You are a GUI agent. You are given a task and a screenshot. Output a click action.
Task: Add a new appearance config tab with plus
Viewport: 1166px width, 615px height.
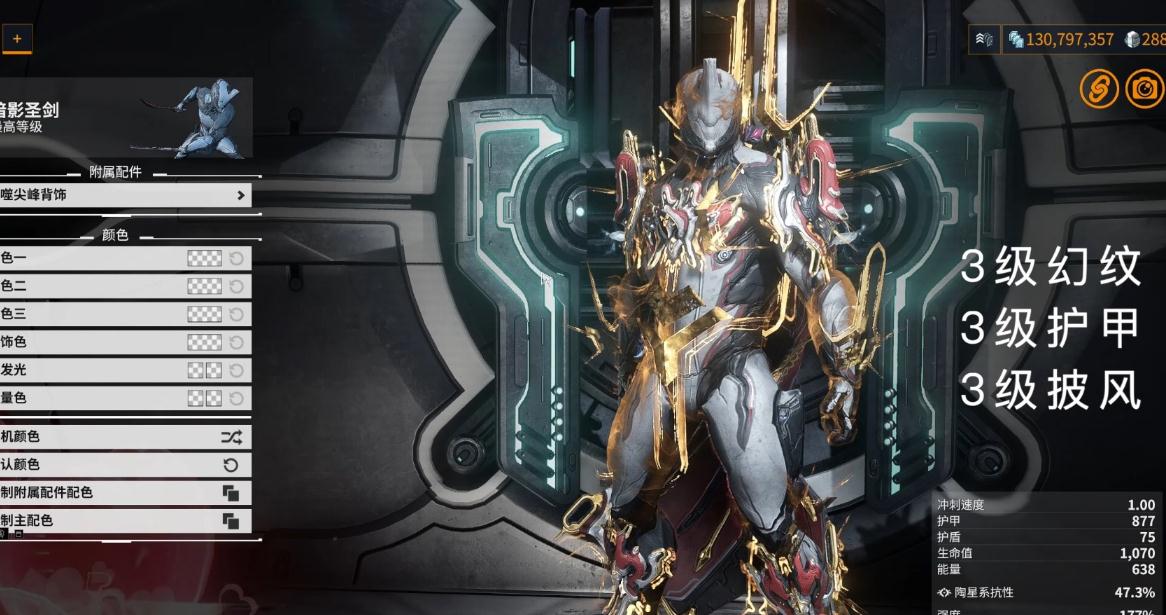16,39
